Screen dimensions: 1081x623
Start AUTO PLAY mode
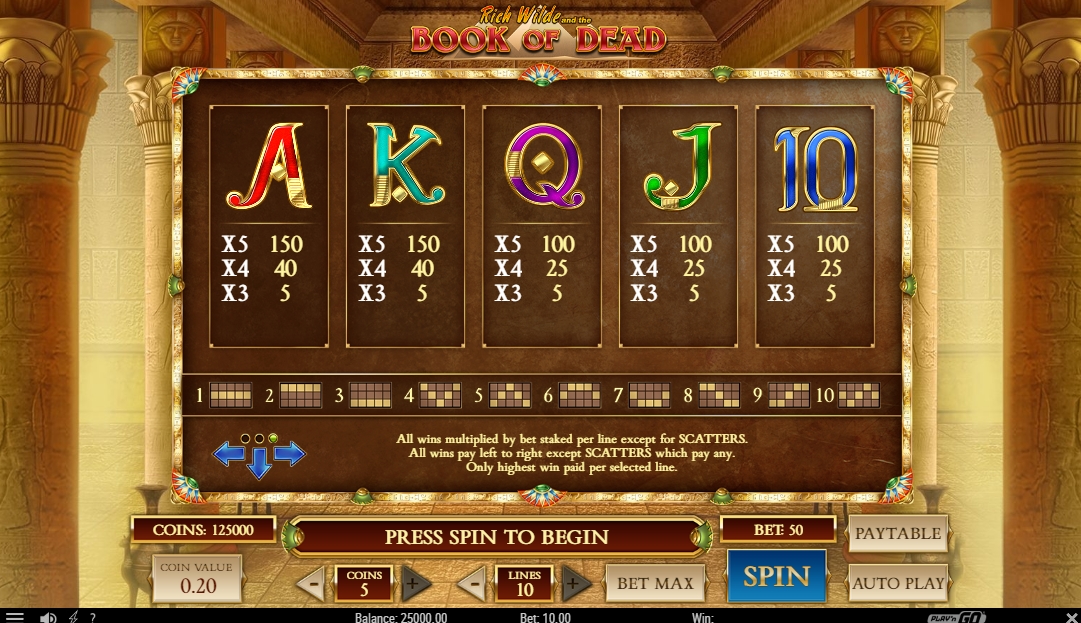[x=897, y=582]
